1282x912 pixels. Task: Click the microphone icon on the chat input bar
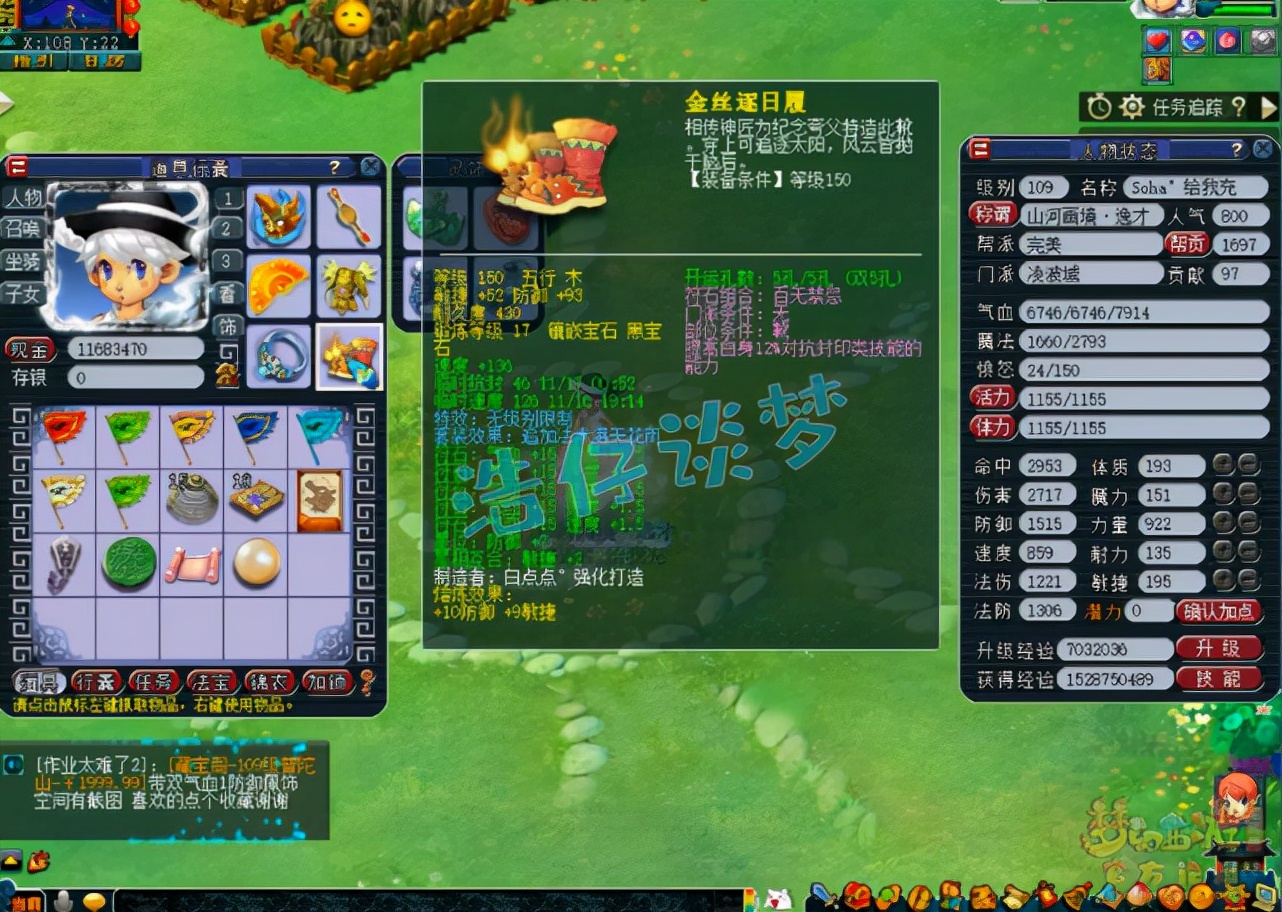(x=62, y=901)
